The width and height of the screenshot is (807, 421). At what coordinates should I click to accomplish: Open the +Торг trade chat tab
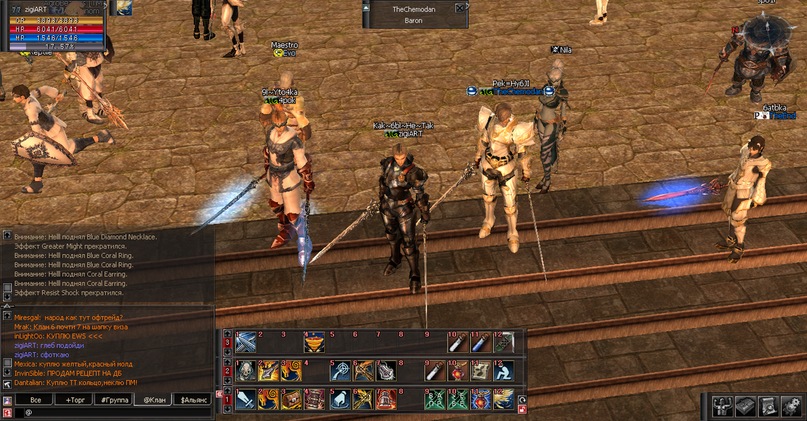tap(75, 399)
